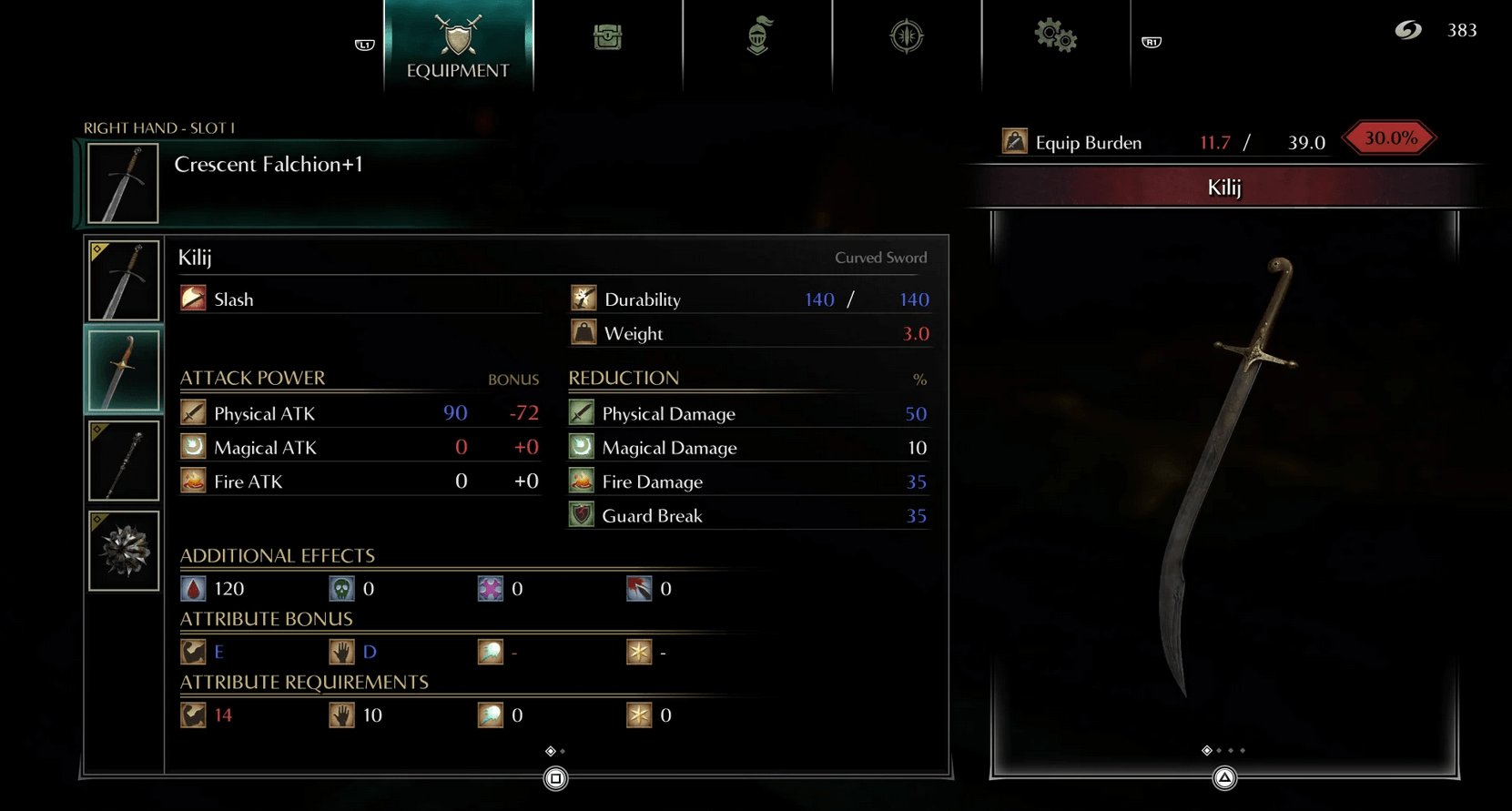Open the treasure chest inventory tab
1512x811 pixels.
pyautogui.click(x=607, y=37)
